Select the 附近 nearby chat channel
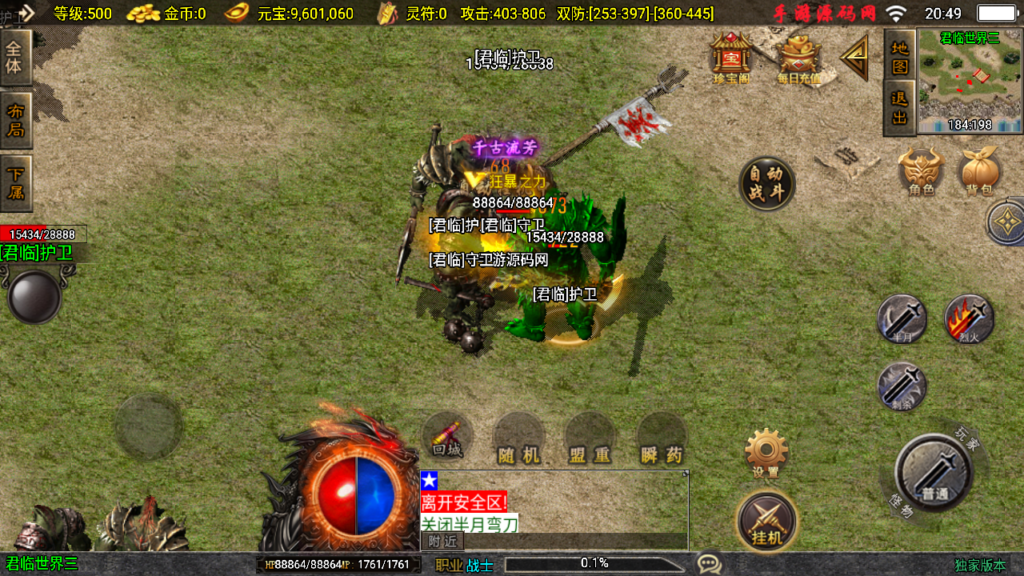Image resolution: width=1024 pixels, height=576 pixels. 442,540
